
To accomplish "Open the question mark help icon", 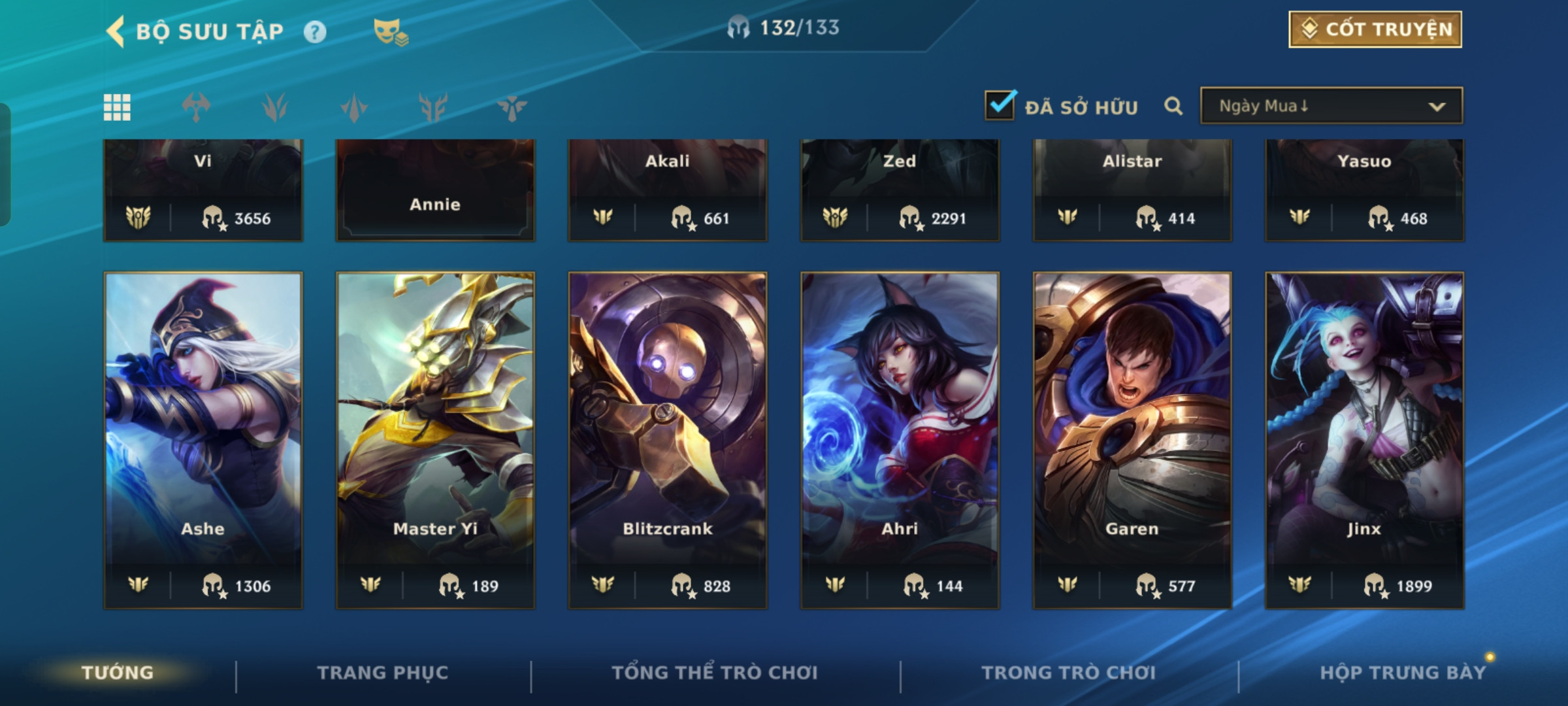I will 315,31.
